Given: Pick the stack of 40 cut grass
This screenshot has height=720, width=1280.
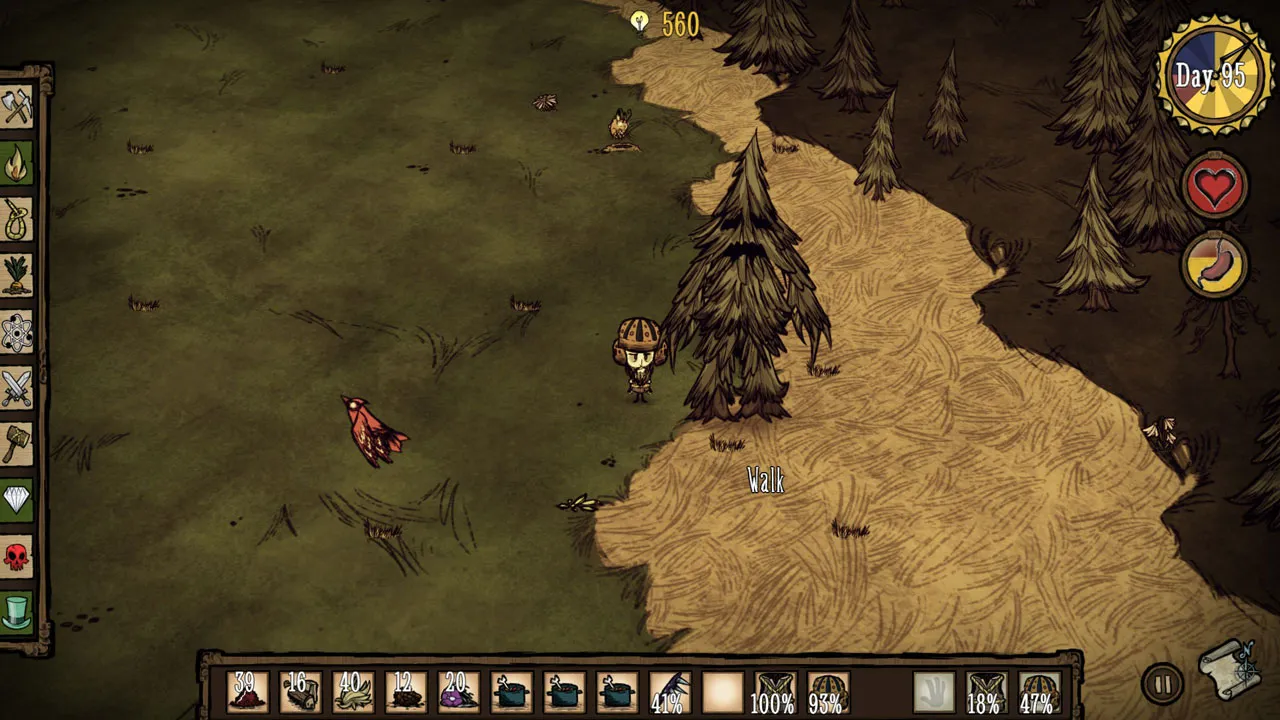Looking at the screenshot, I should (352, 691).
